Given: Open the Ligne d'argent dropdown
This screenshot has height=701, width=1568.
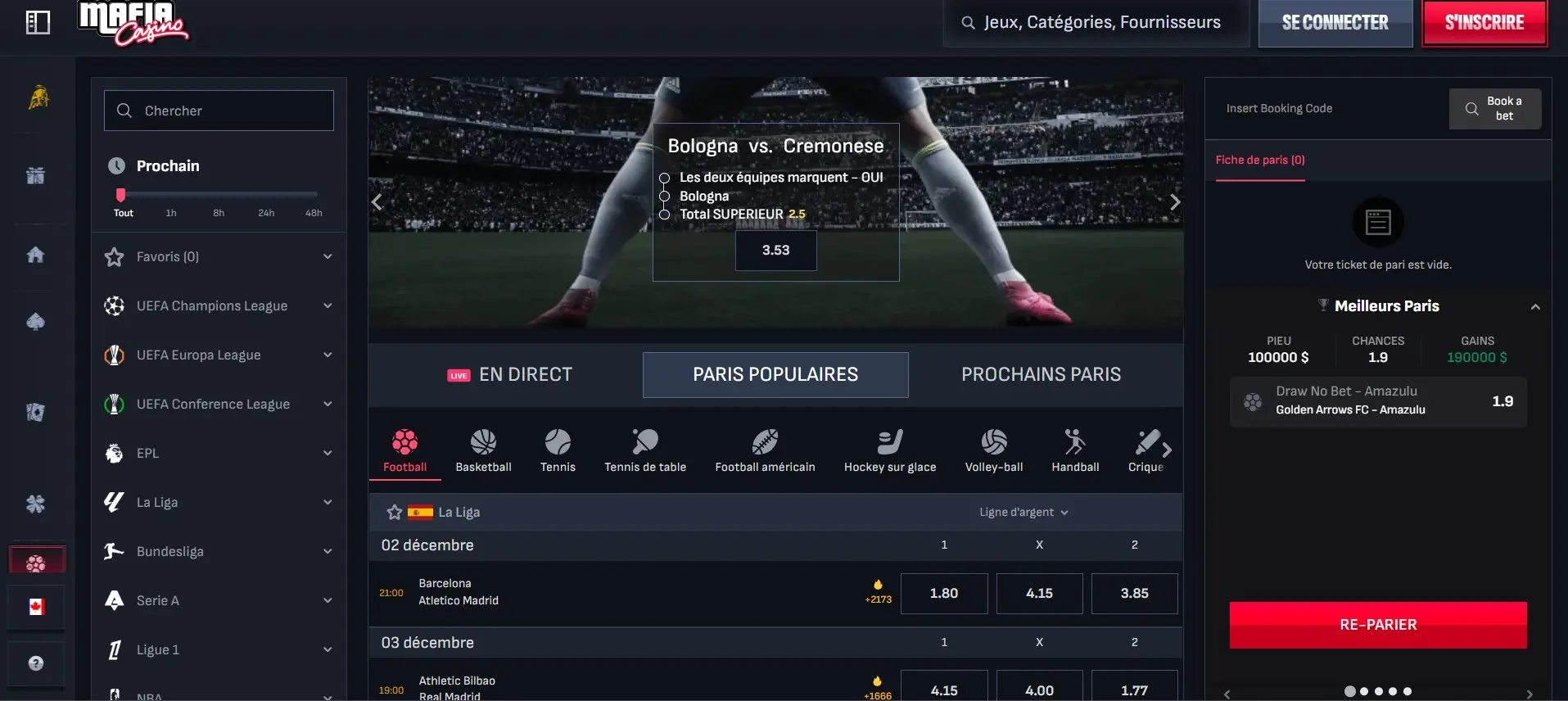Looking at the screenshot, I should 1023,512.
